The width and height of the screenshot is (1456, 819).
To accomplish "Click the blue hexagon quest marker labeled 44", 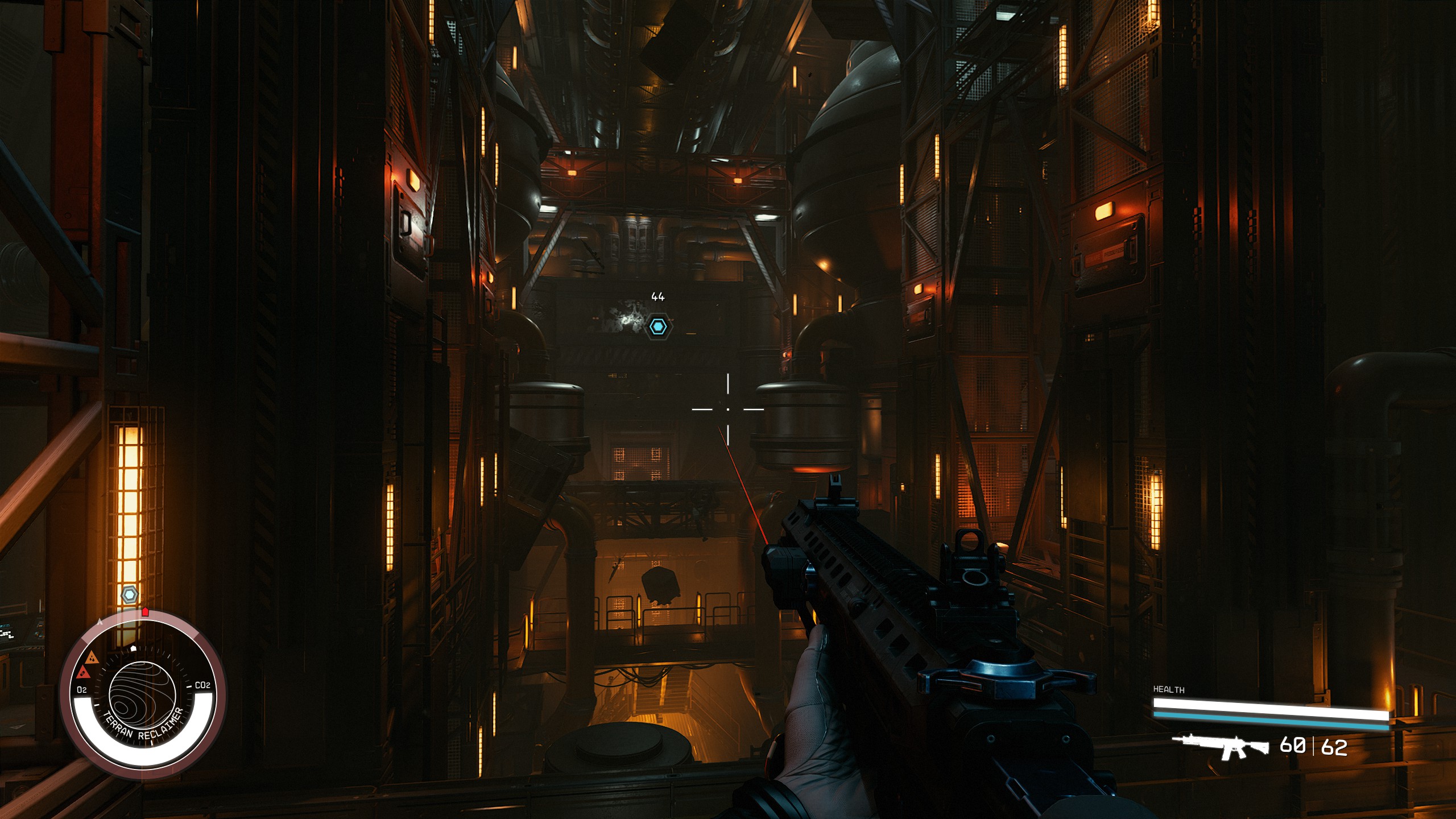I will click(658, 326).
